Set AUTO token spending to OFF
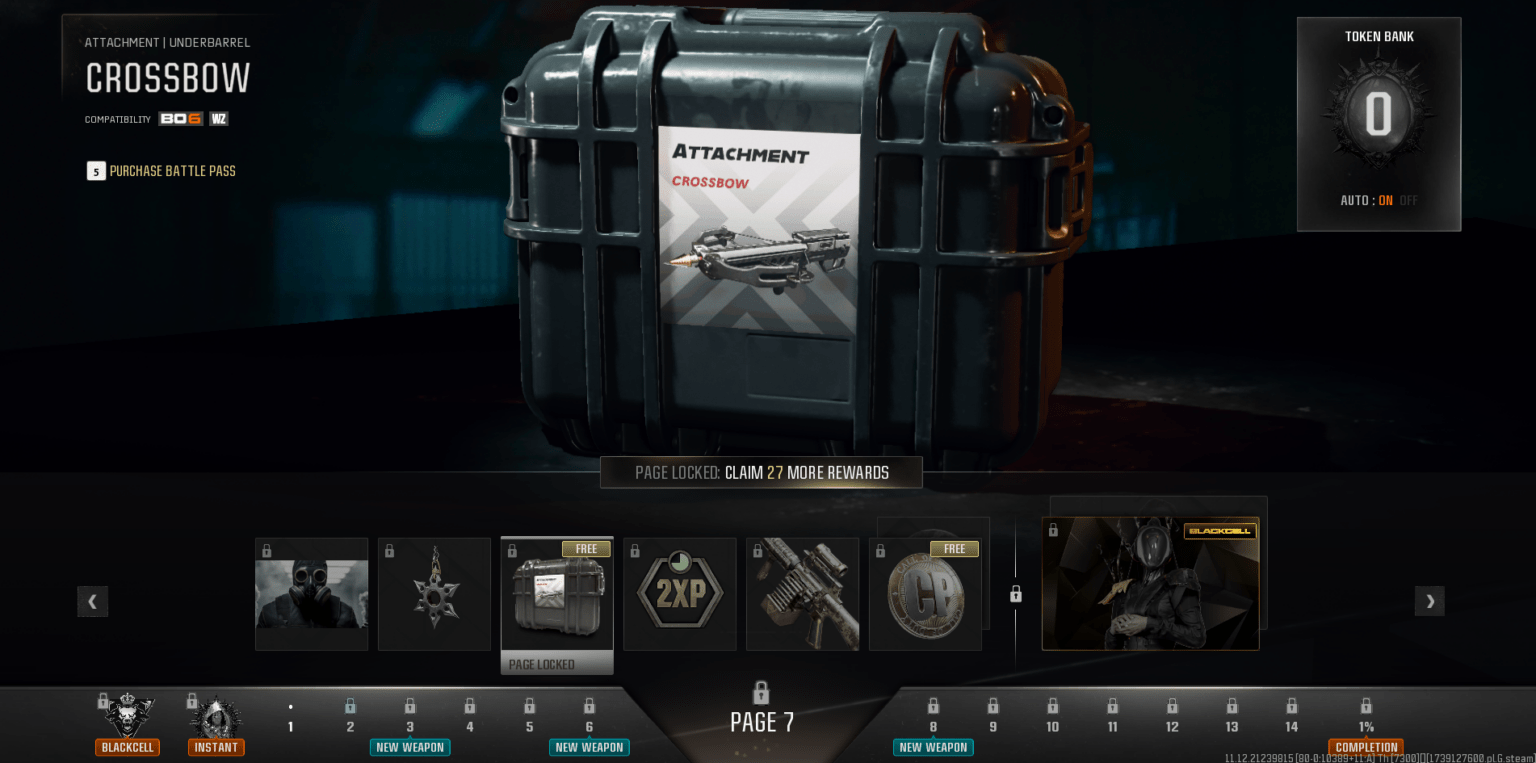 click(x=1410, y=200)
